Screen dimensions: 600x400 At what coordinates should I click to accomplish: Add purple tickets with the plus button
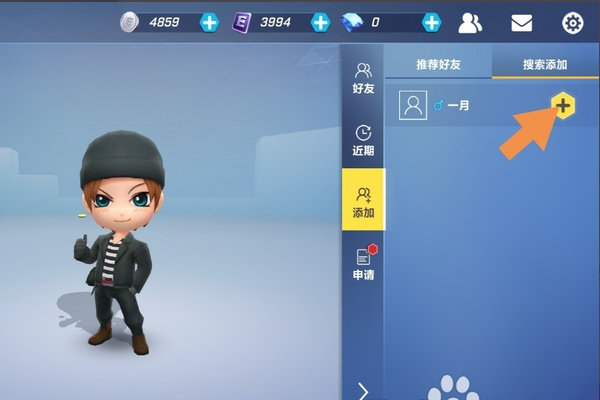320,22
